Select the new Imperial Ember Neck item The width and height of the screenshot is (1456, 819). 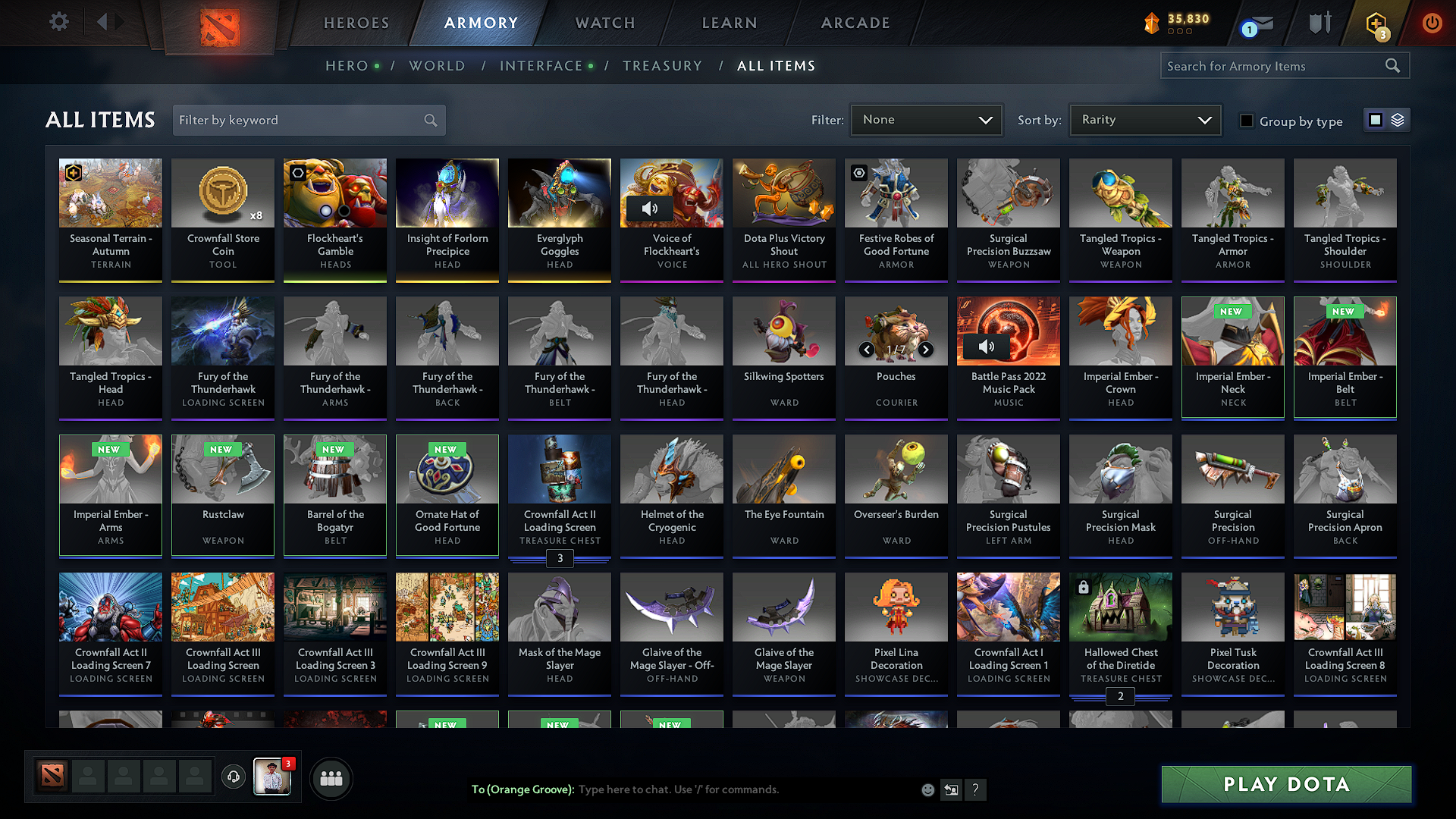click(1232, 356)
